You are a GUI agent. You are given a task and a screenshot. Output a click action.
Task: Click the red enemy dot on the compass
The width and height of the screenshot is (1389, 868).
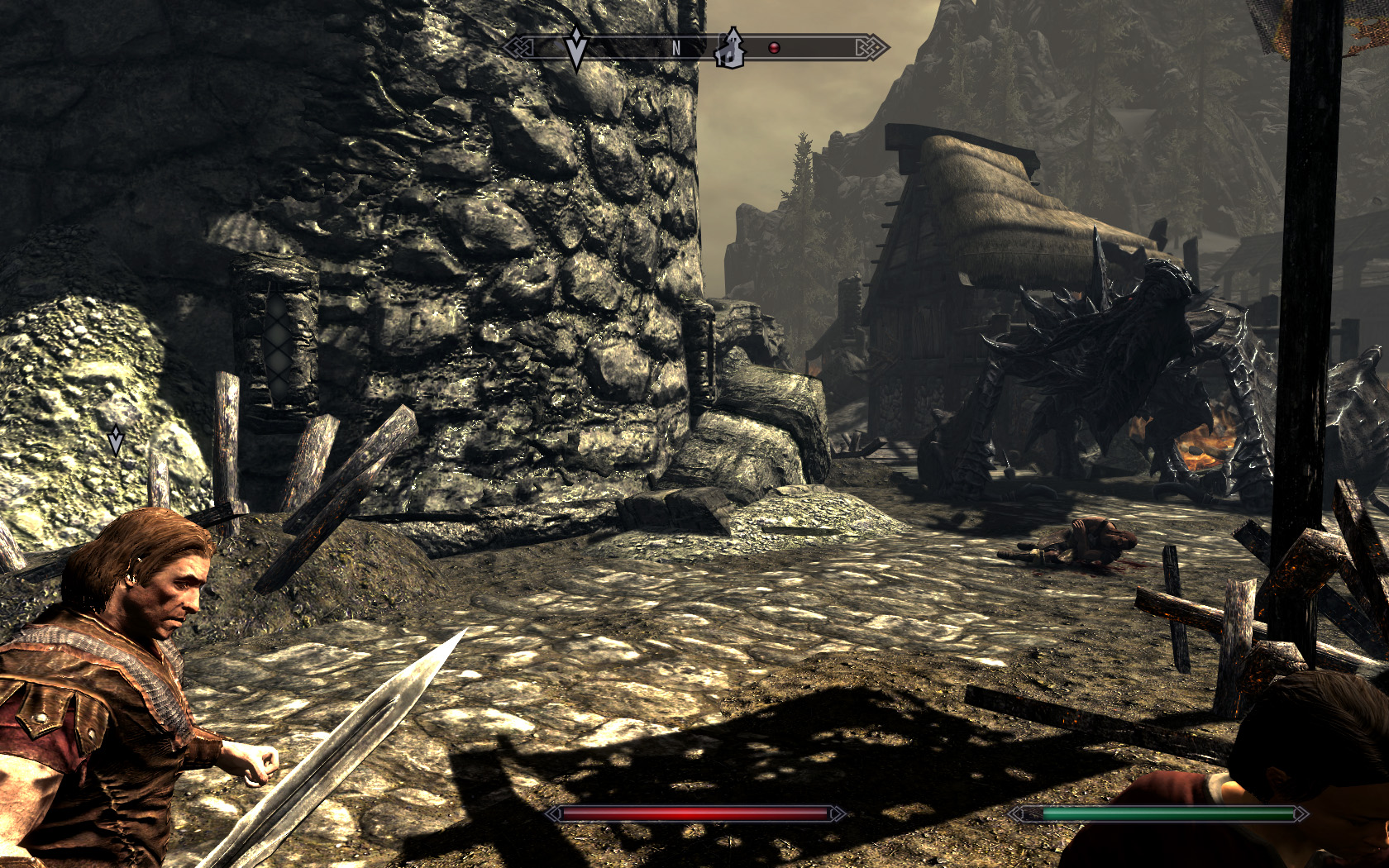774,48
